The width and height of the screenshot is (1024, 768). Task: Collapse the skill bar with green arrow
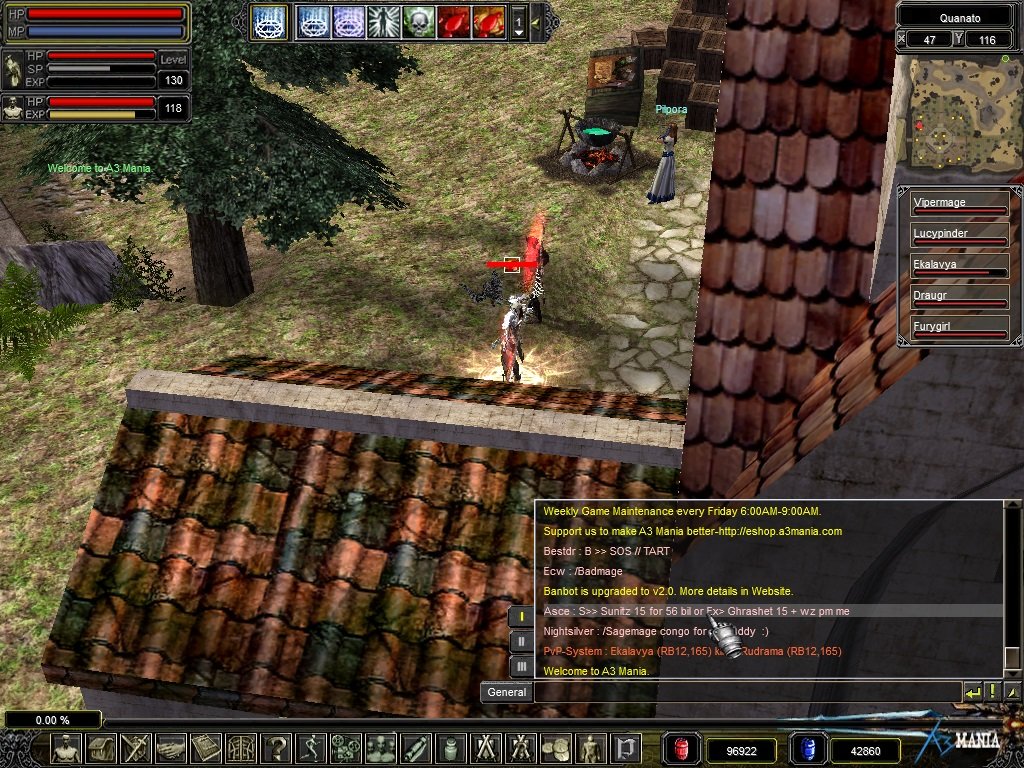tap(536, 21)
